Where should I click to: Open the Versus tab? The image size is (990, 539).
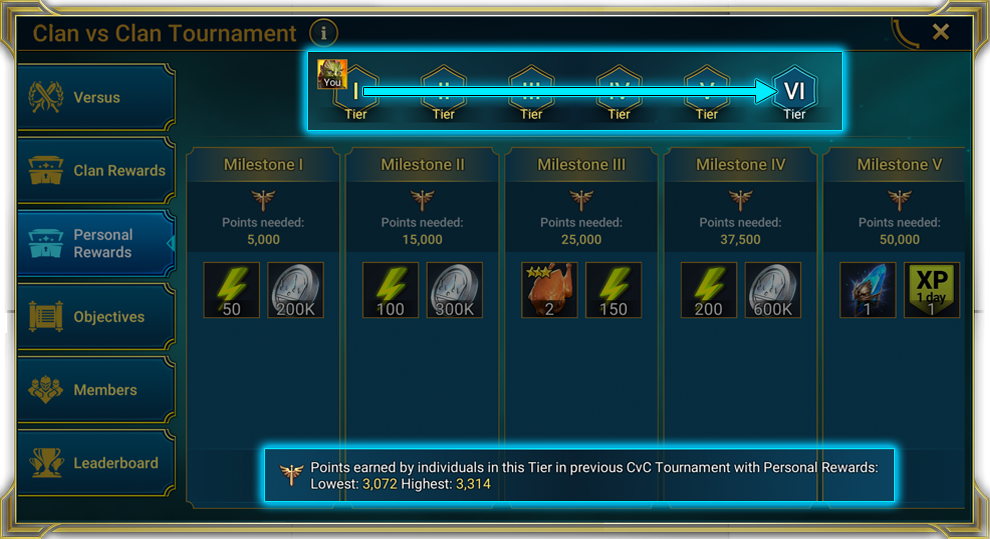(x=95, y=98)
